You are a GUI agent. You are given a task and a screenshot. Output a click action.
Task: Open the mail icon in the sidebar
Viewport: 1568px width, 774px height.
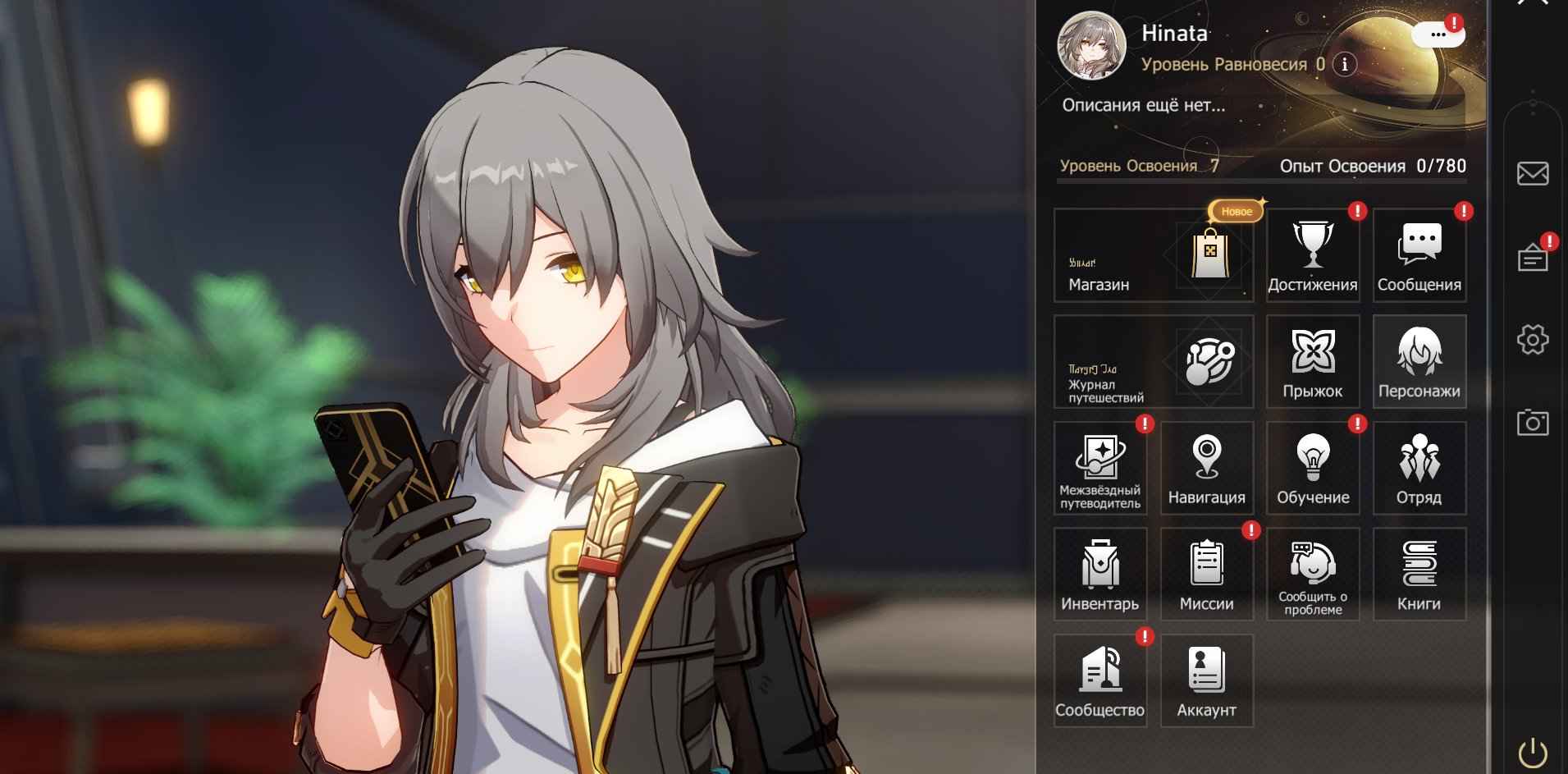coord(1531,172)
